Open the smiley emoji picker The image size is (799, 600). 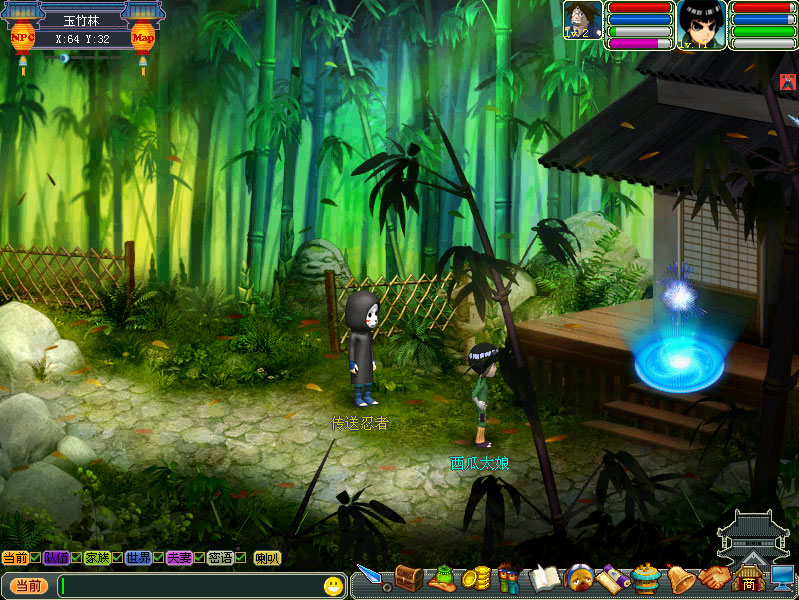[x=333, y=585]
